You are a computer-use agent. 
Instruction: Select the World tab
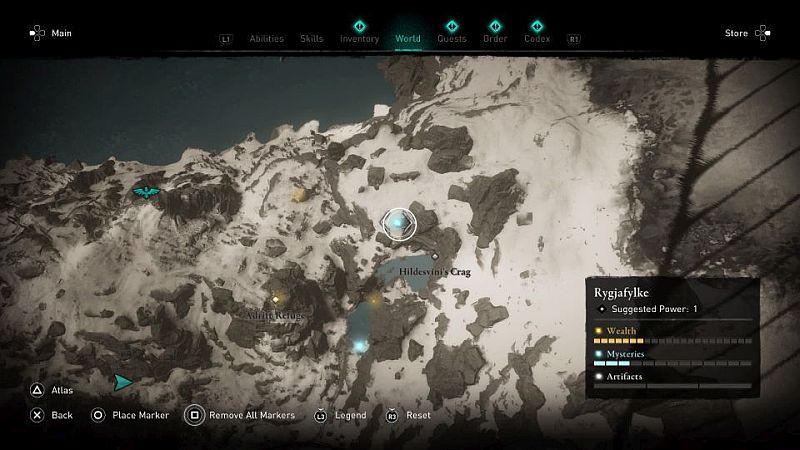click(408, 39)
